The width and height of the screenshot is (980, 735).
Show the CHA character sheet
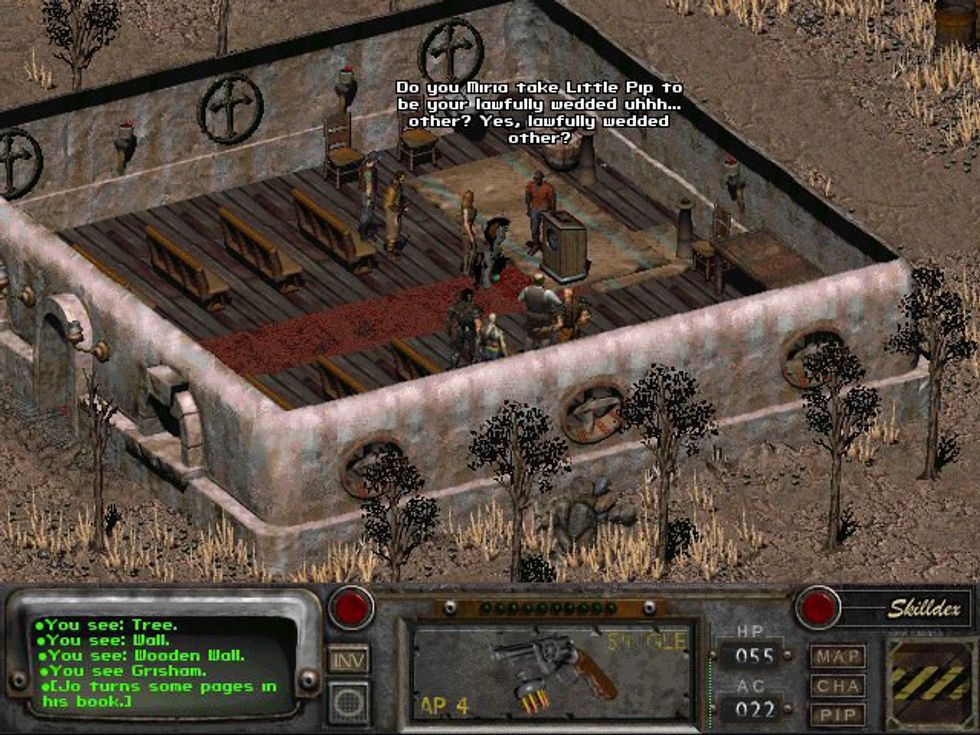(837, 686)
